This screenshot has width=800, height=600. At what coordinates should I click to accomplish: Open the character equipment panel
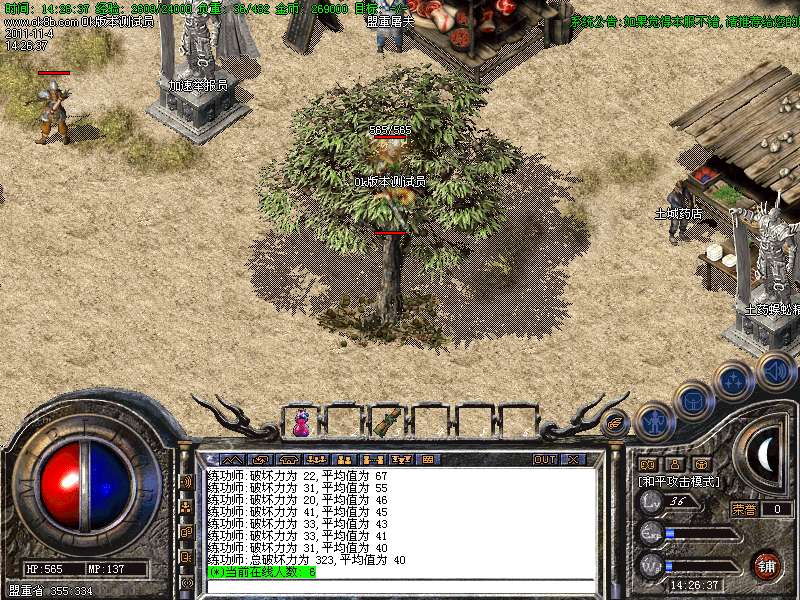pos(654,420)
